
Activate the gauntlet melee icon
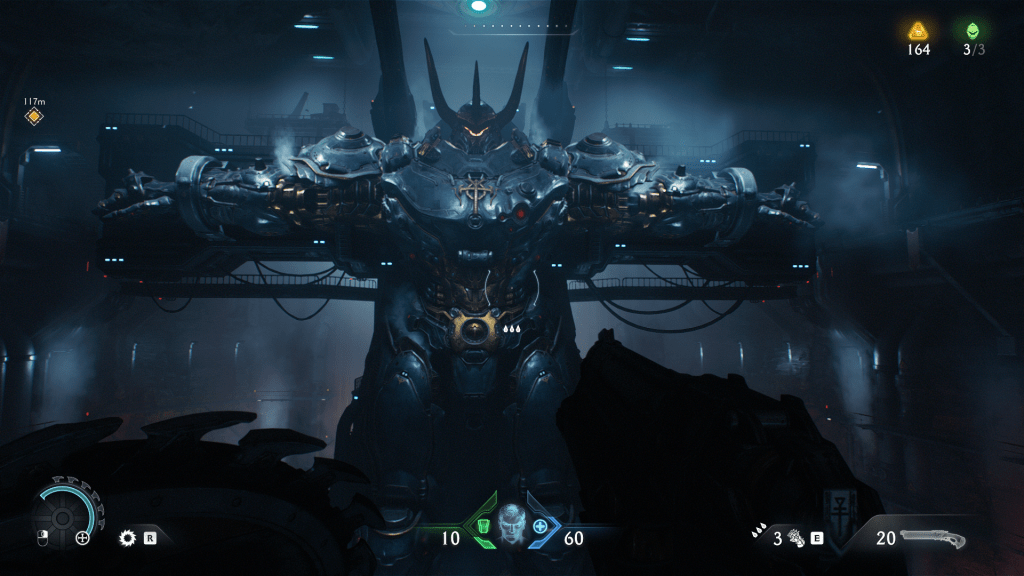point(796,538)
